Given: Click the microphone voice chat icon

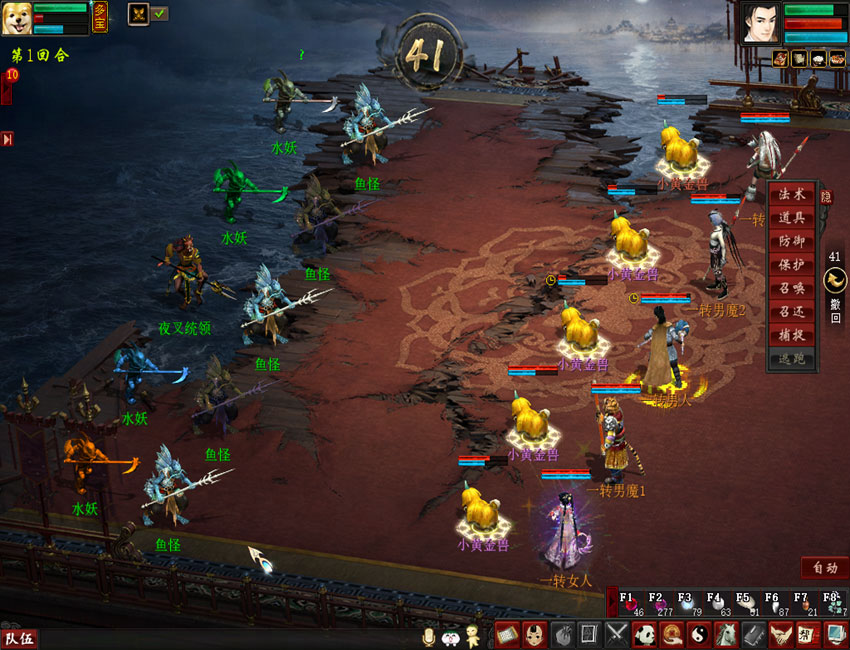Looking at the screenshot, I should 429,636.
